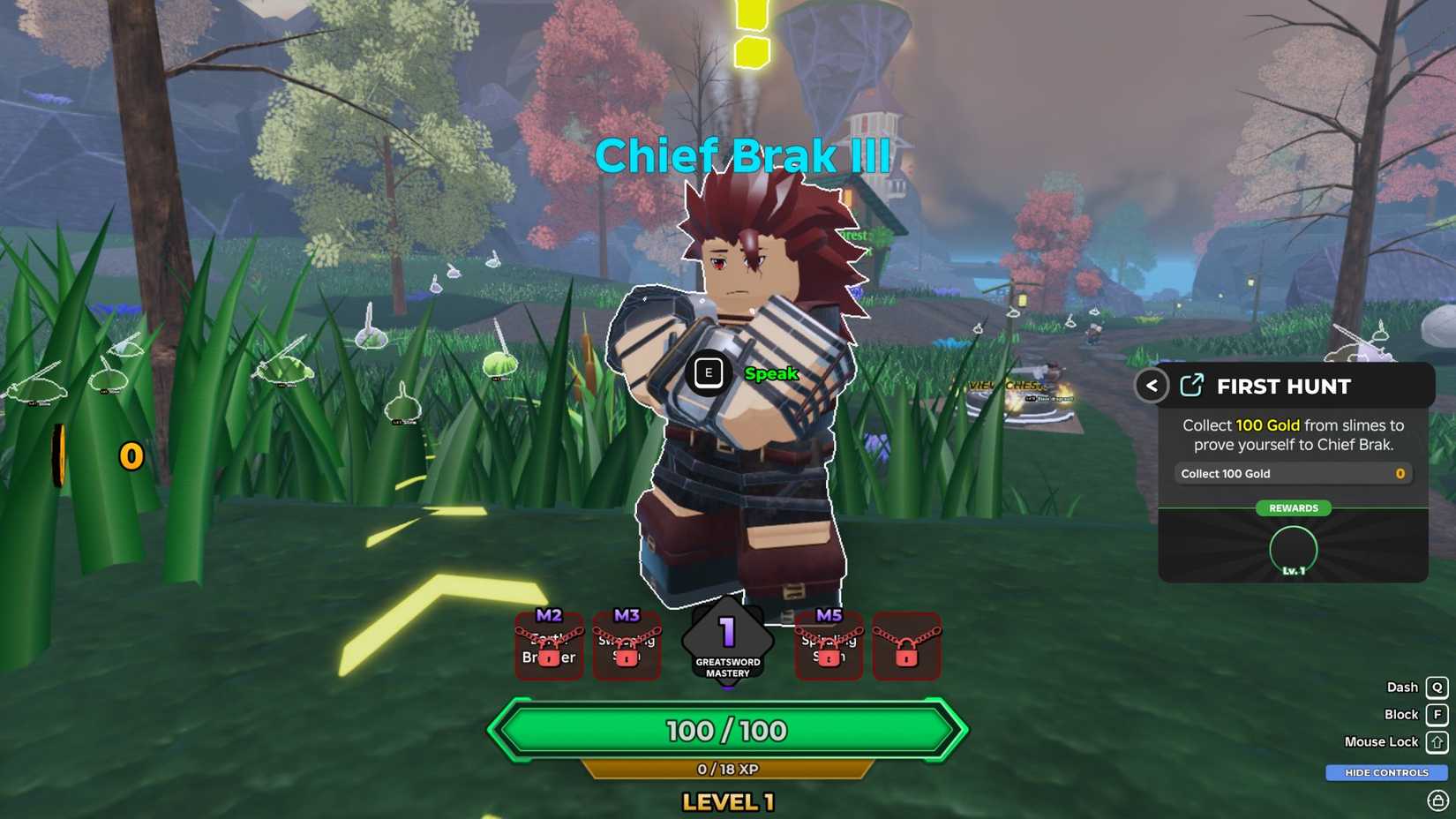The image size is (1456, 819).
Task: Click the Lv. 1 reward circle
Action: tap(1292, 550)
